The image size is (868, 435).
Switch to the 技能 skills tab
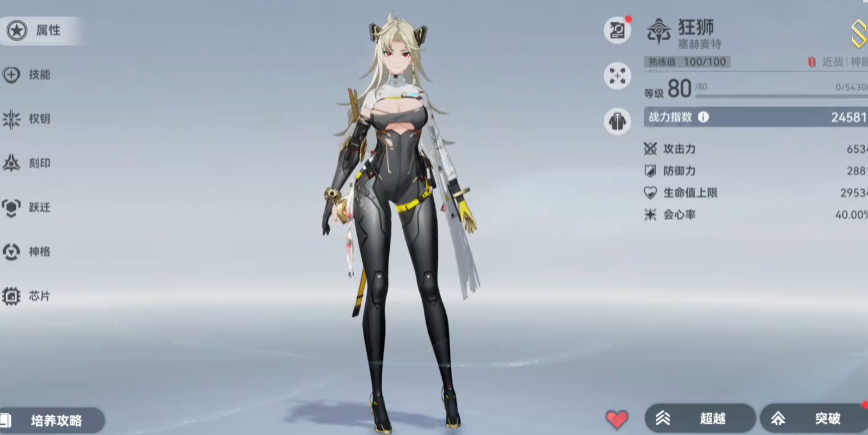(x=28, y=75)
